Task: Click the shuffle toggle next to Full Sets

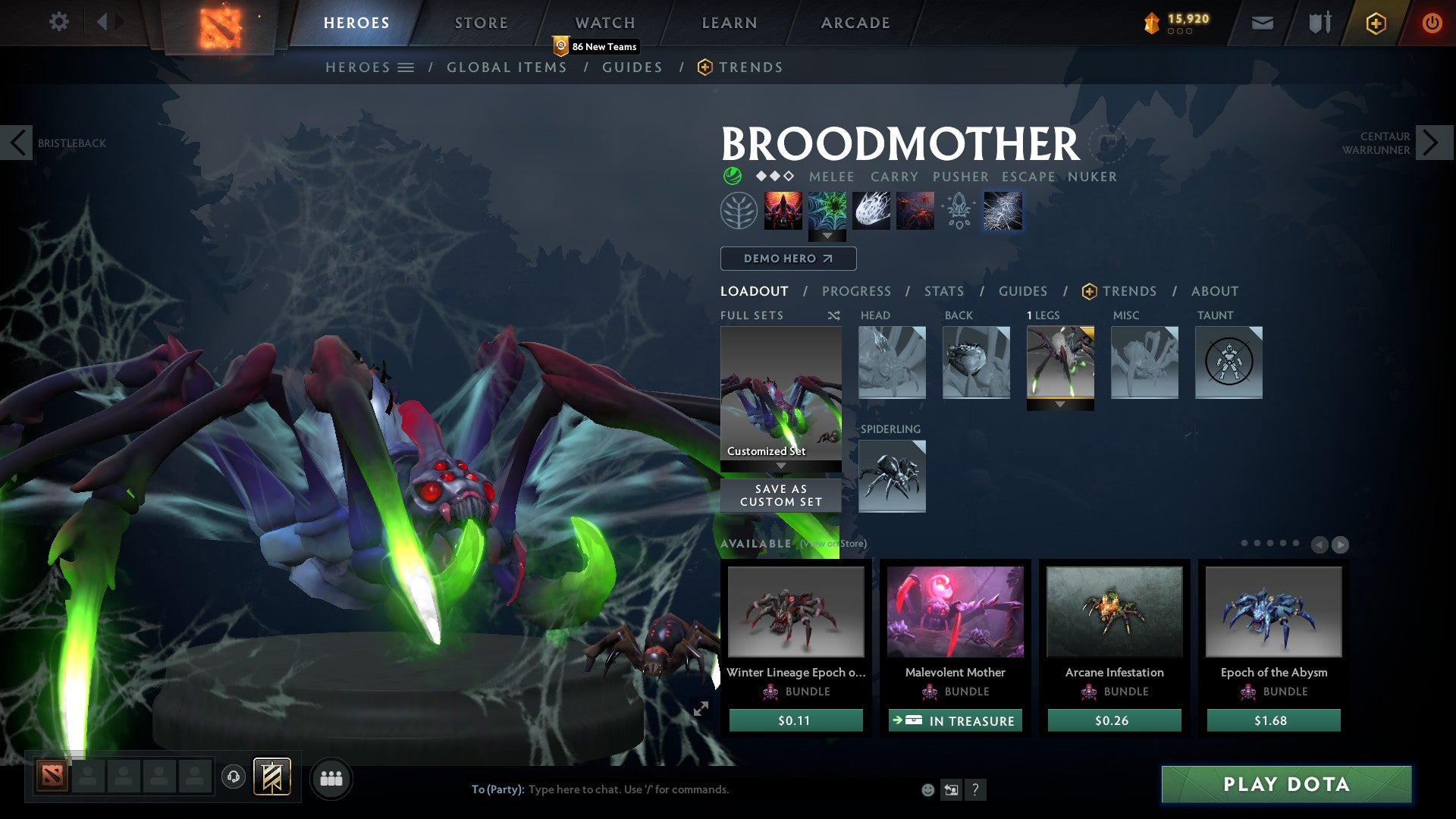Action: (x=834, y=315)
